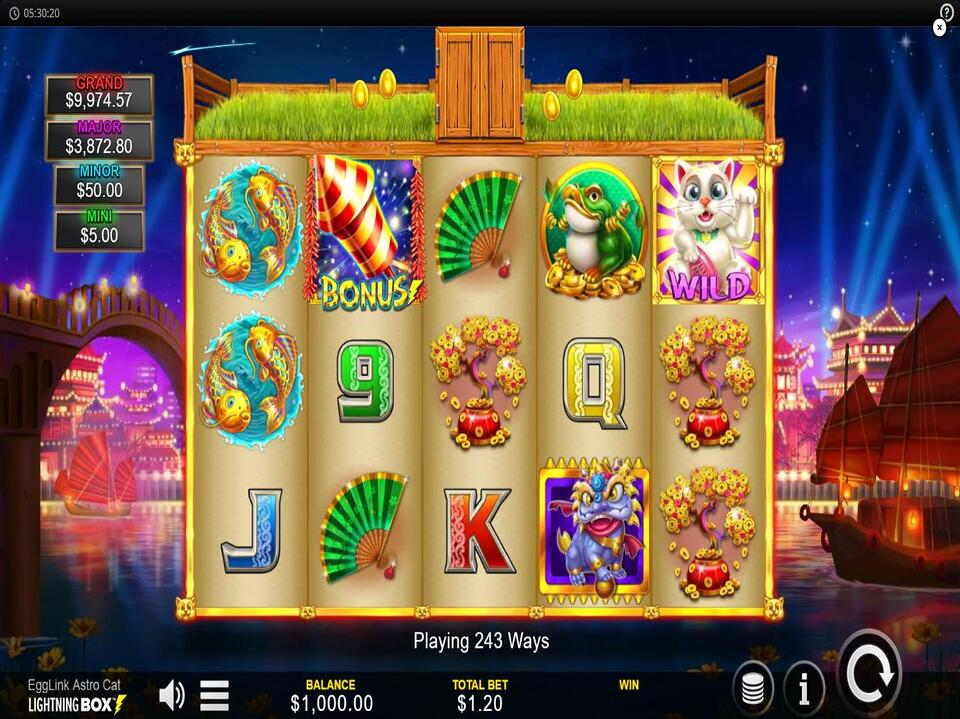Close the game with the small X button
960x719 pixels.
(939, 28)
